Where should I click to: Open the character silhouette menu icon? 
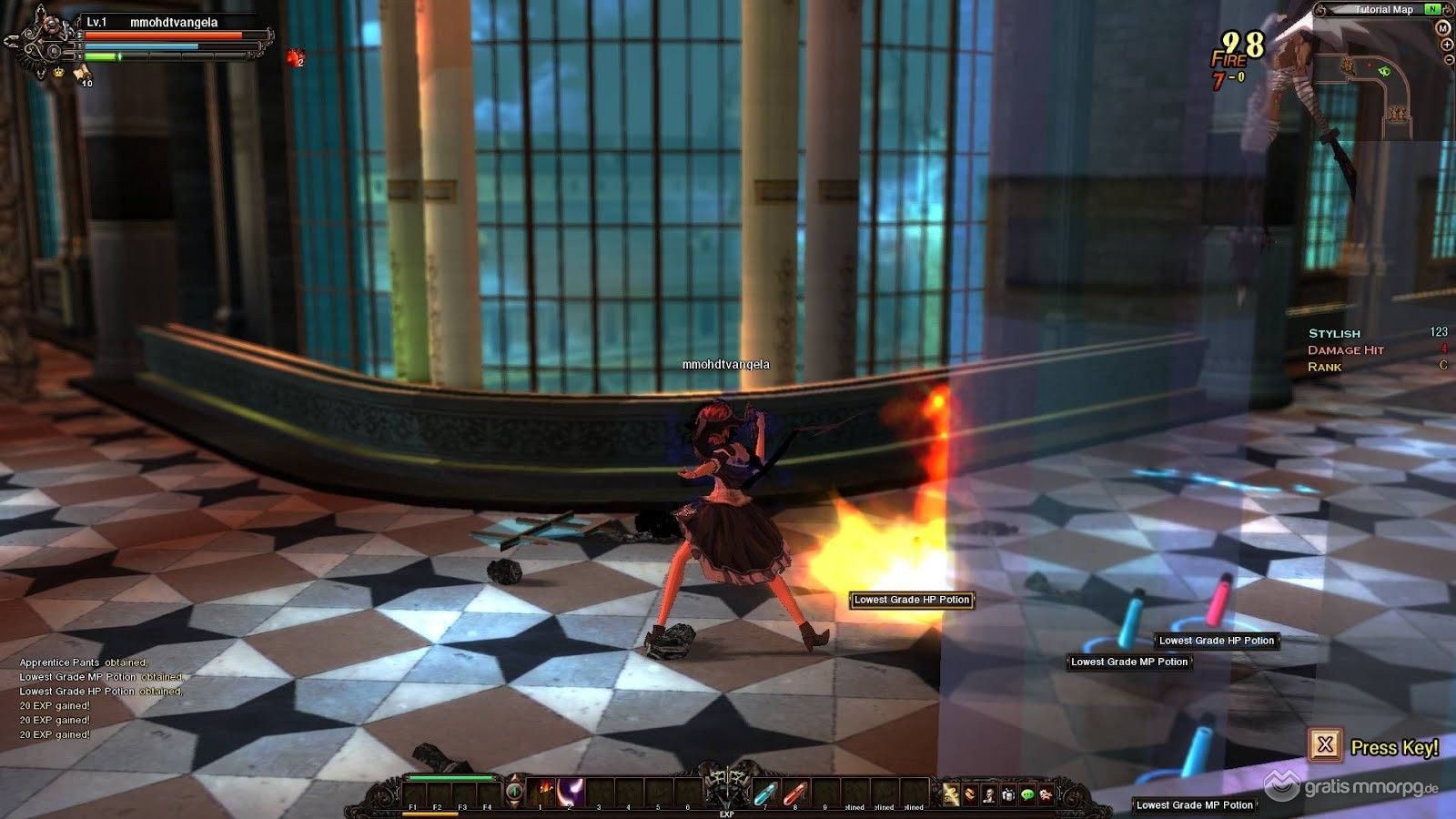(x=989, y=794)
